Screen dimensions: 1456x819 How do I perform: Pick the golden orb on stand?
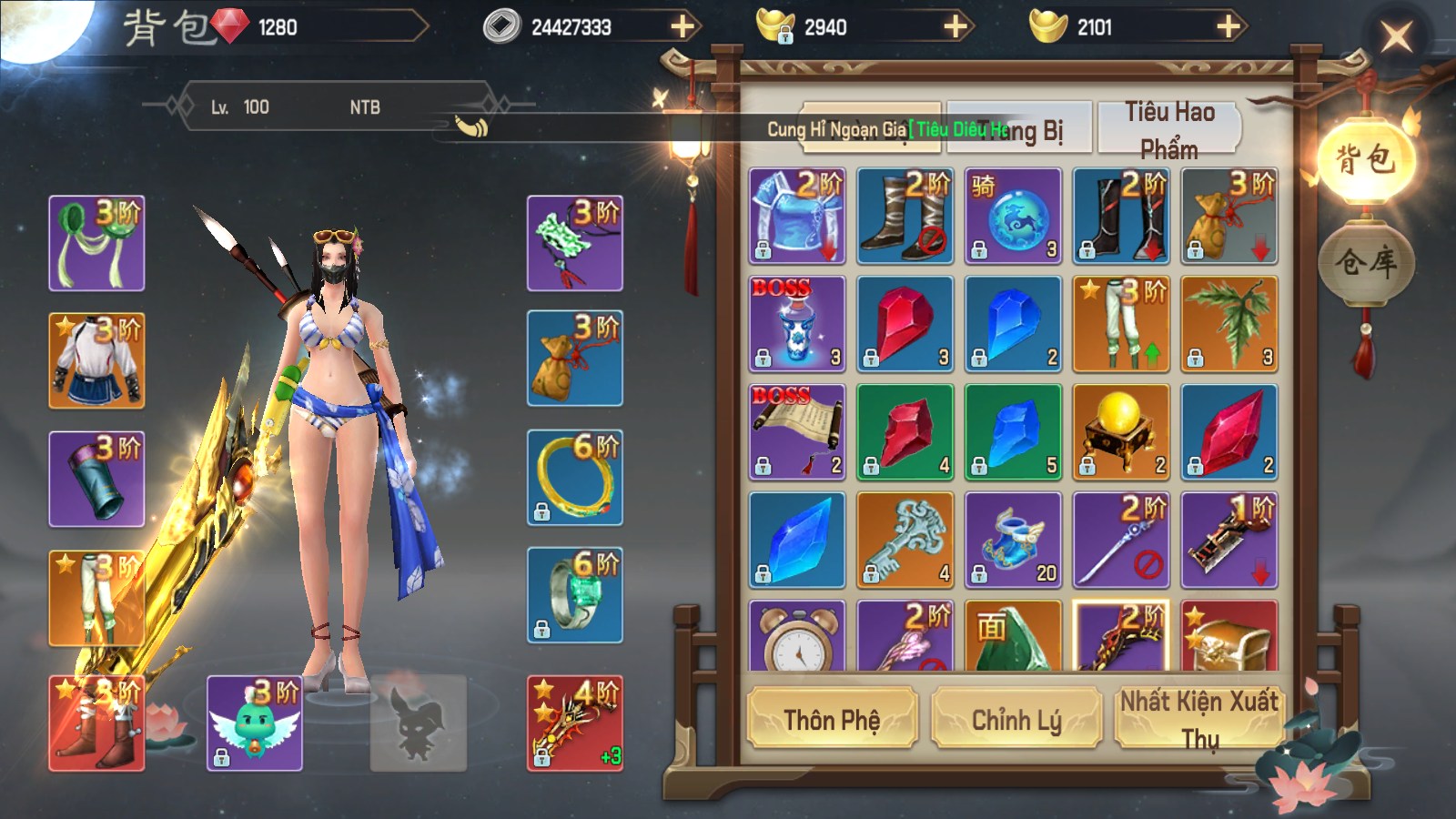(x=1121, y=432)
